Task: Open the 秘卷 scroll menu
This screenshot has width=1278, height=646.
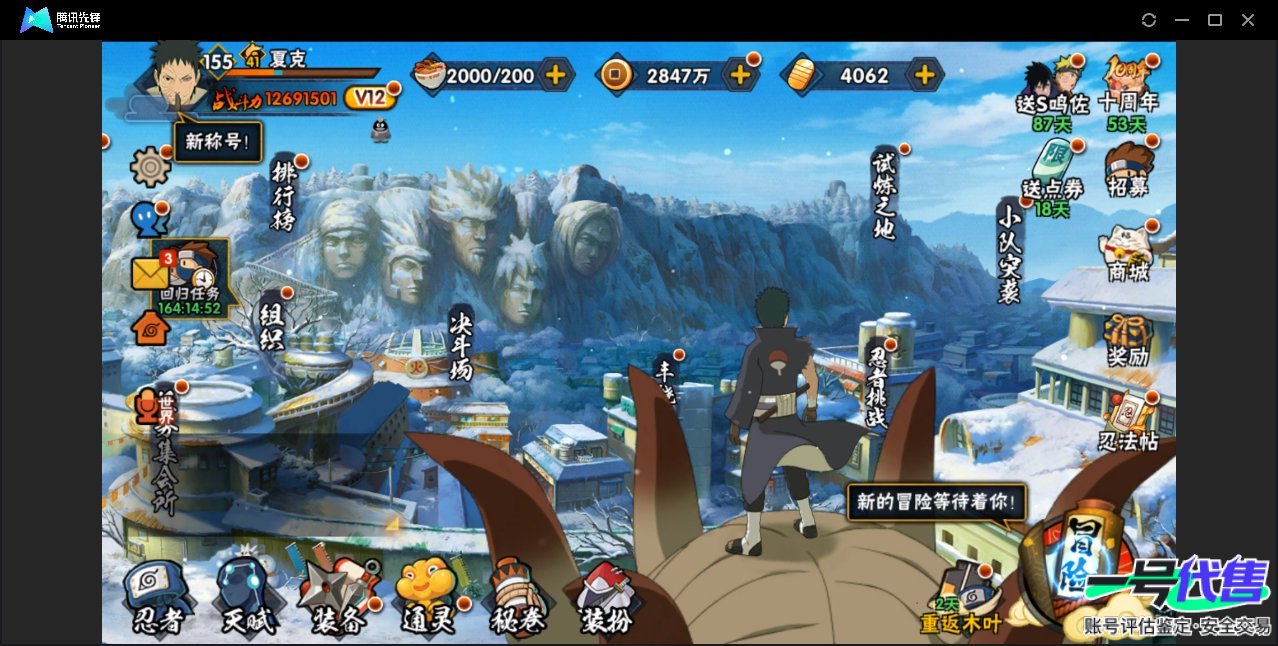Action: [517, 597]
